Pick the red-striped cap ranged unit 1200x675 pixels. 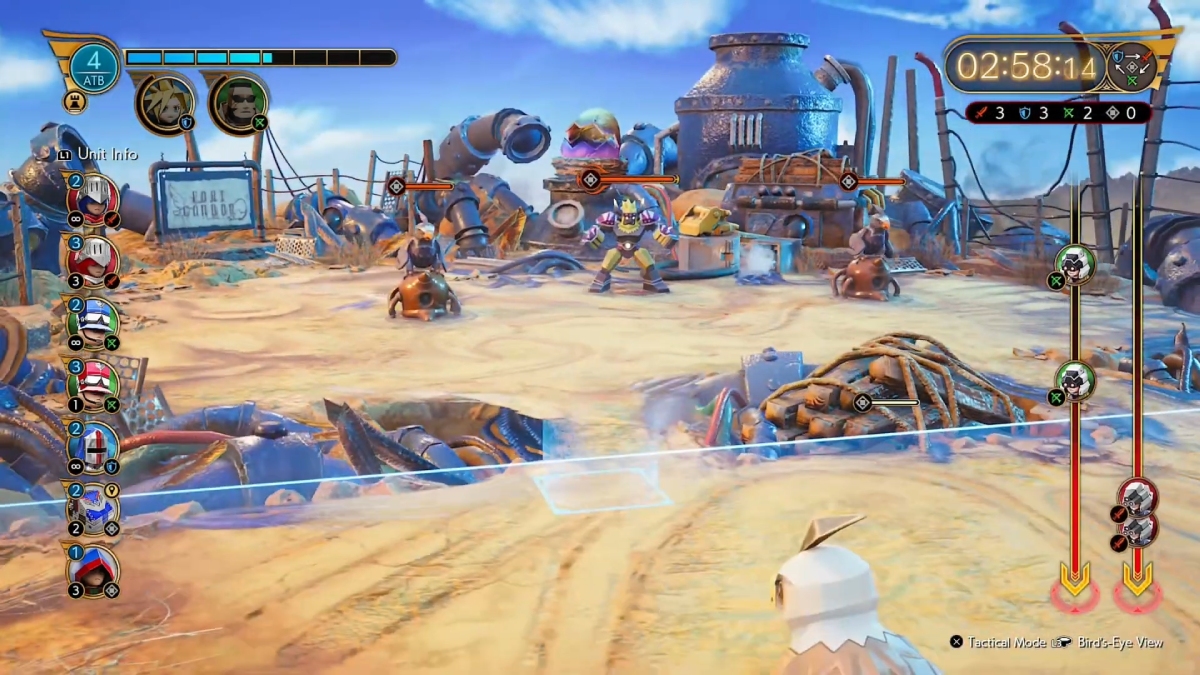pyautogui.click(x=93, y=384)
